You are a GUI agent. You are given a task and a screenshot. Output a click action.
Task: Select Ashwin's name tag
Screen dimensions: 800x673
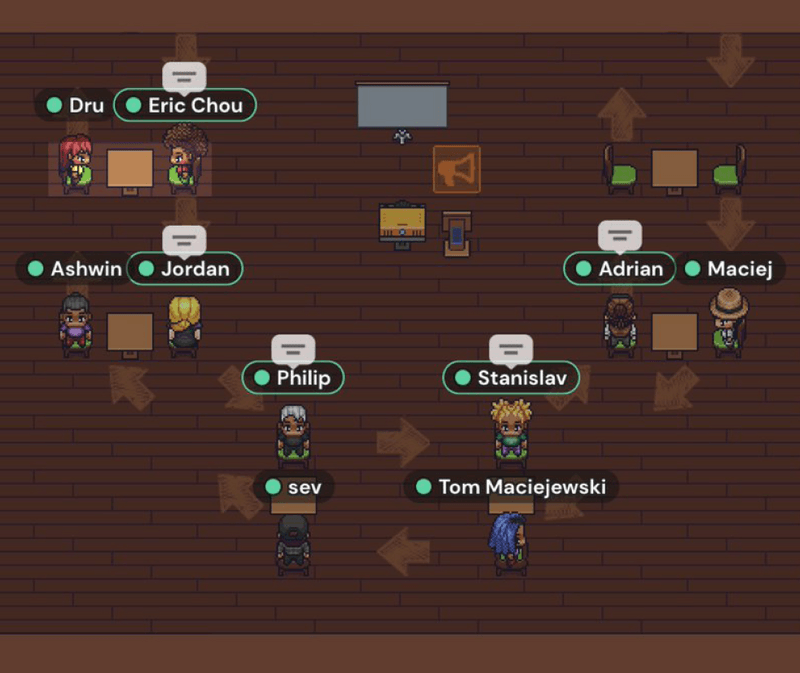[x=76, y=268]
